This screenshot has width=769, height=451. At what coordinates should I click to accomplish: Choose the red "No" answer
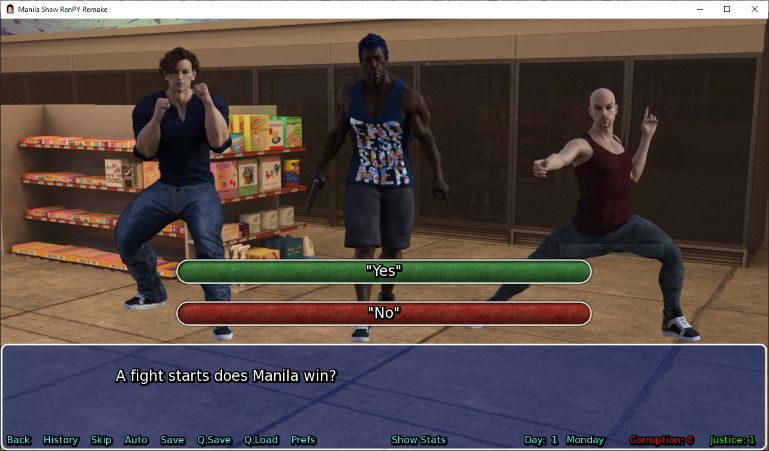383,313
